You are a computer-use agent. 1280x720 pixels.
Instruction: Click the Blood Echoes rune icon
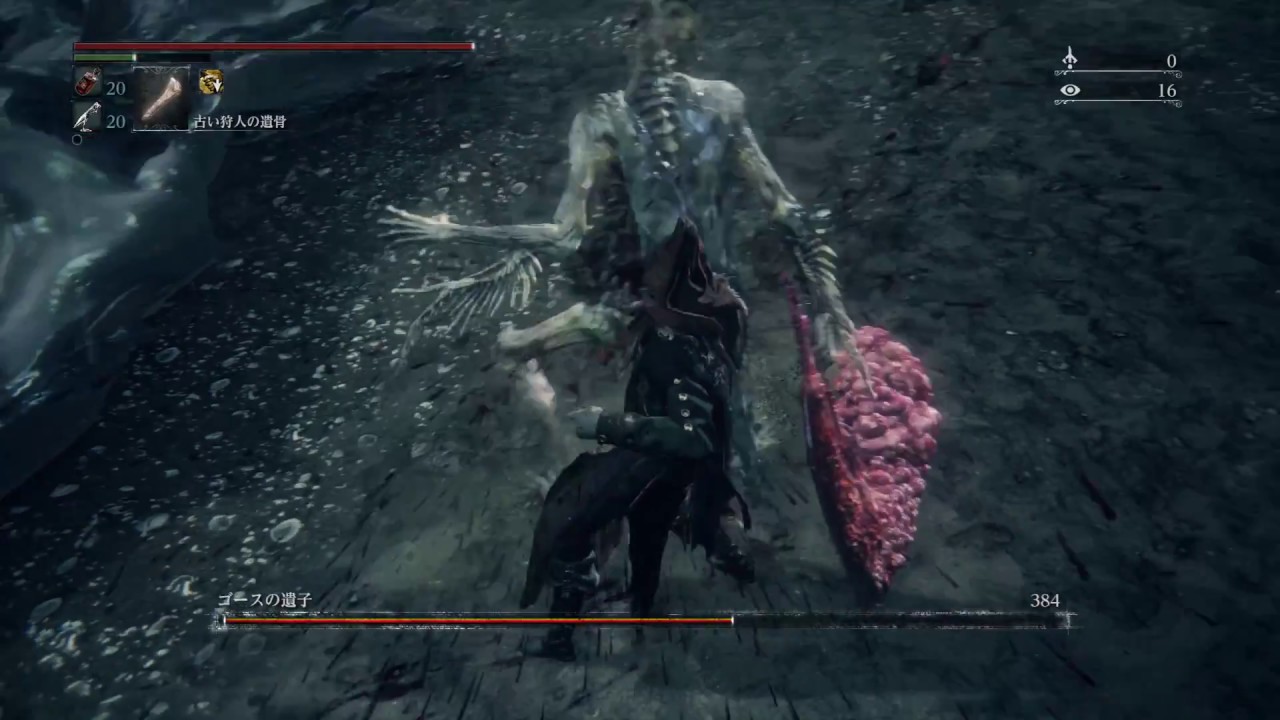(x=1069, y=60)
